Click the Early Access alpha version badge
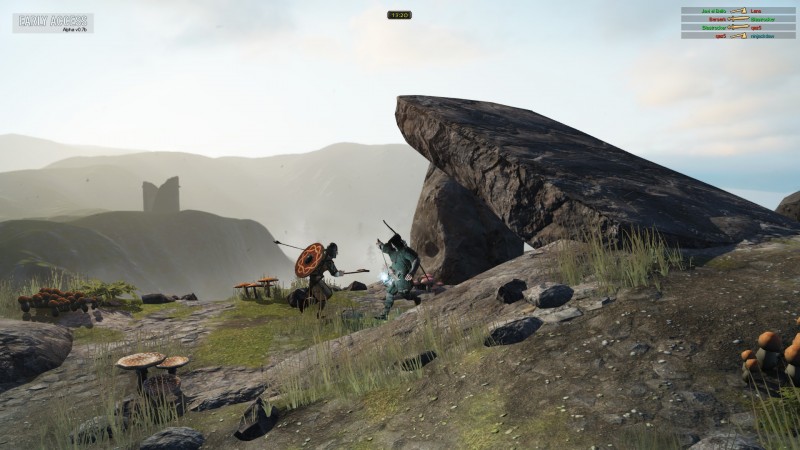This screenshot has width=800, height=450. (x=52, y=22)
